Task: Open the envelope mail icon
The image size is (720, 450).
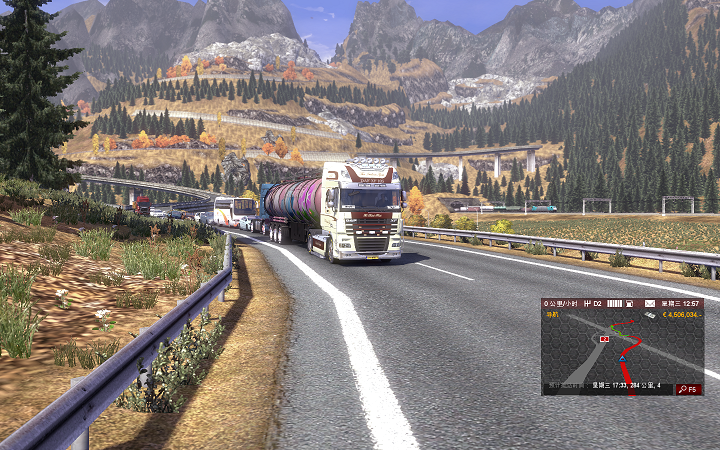Action: pos(649,303)
